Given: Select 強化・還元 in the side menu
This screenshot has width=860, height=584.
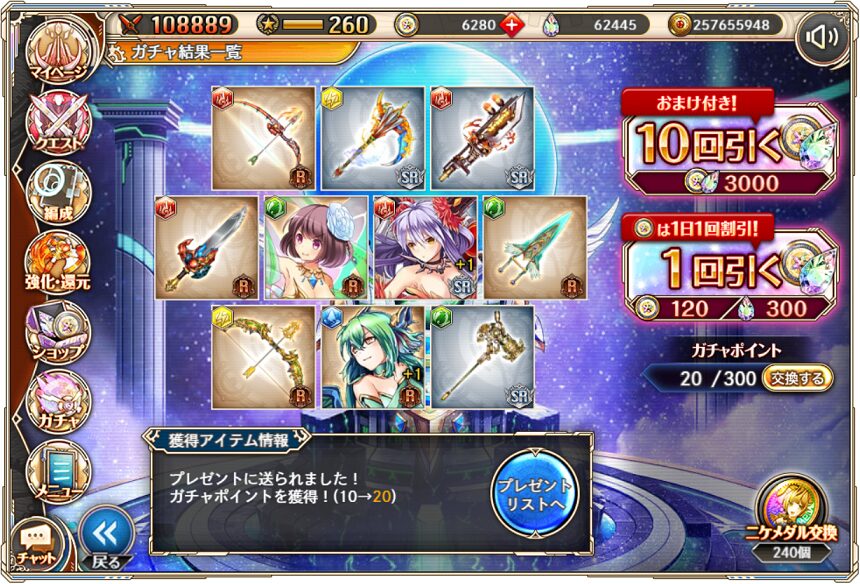Looking at the screenshot, I should pos(58,264).
